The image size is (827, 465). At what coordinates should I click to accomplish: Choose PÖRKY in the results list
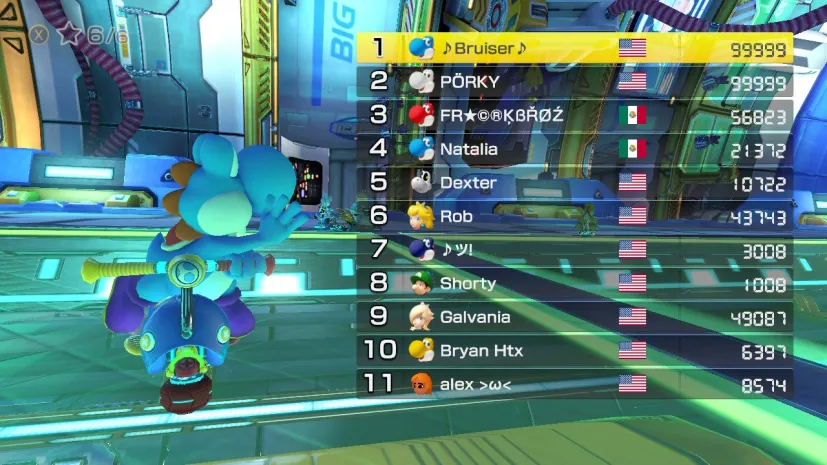pyautogui.click(x=575, y=81)
